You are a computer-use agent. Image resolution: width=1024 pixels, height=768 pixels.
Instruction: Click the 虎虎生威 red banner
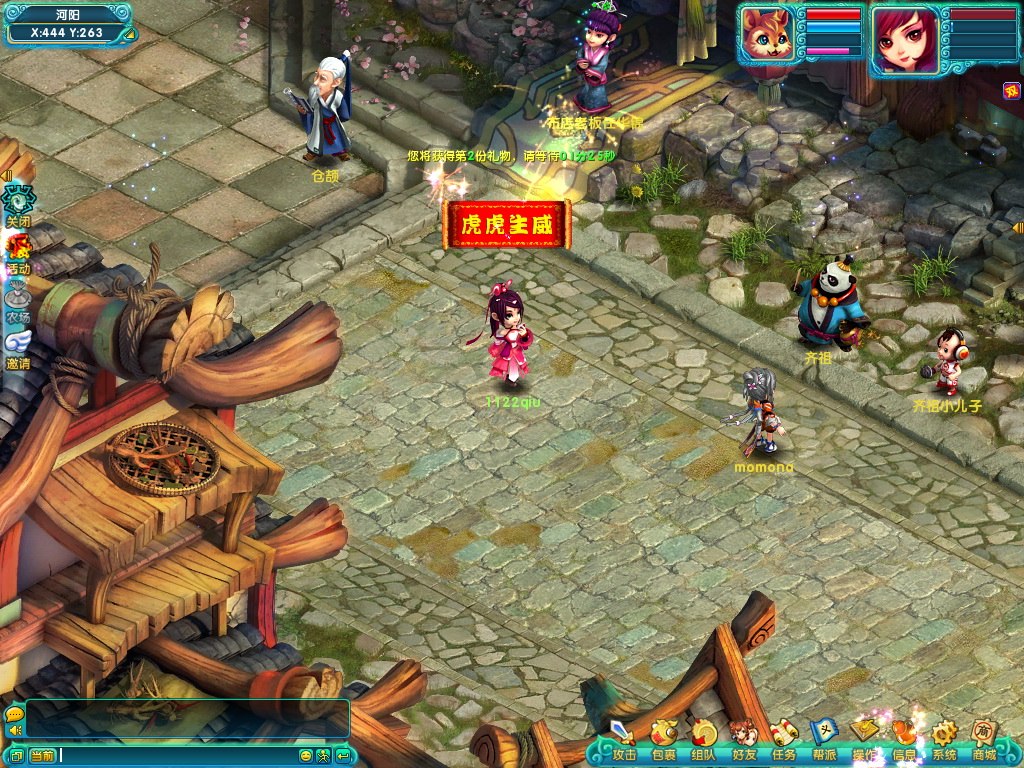507,224
